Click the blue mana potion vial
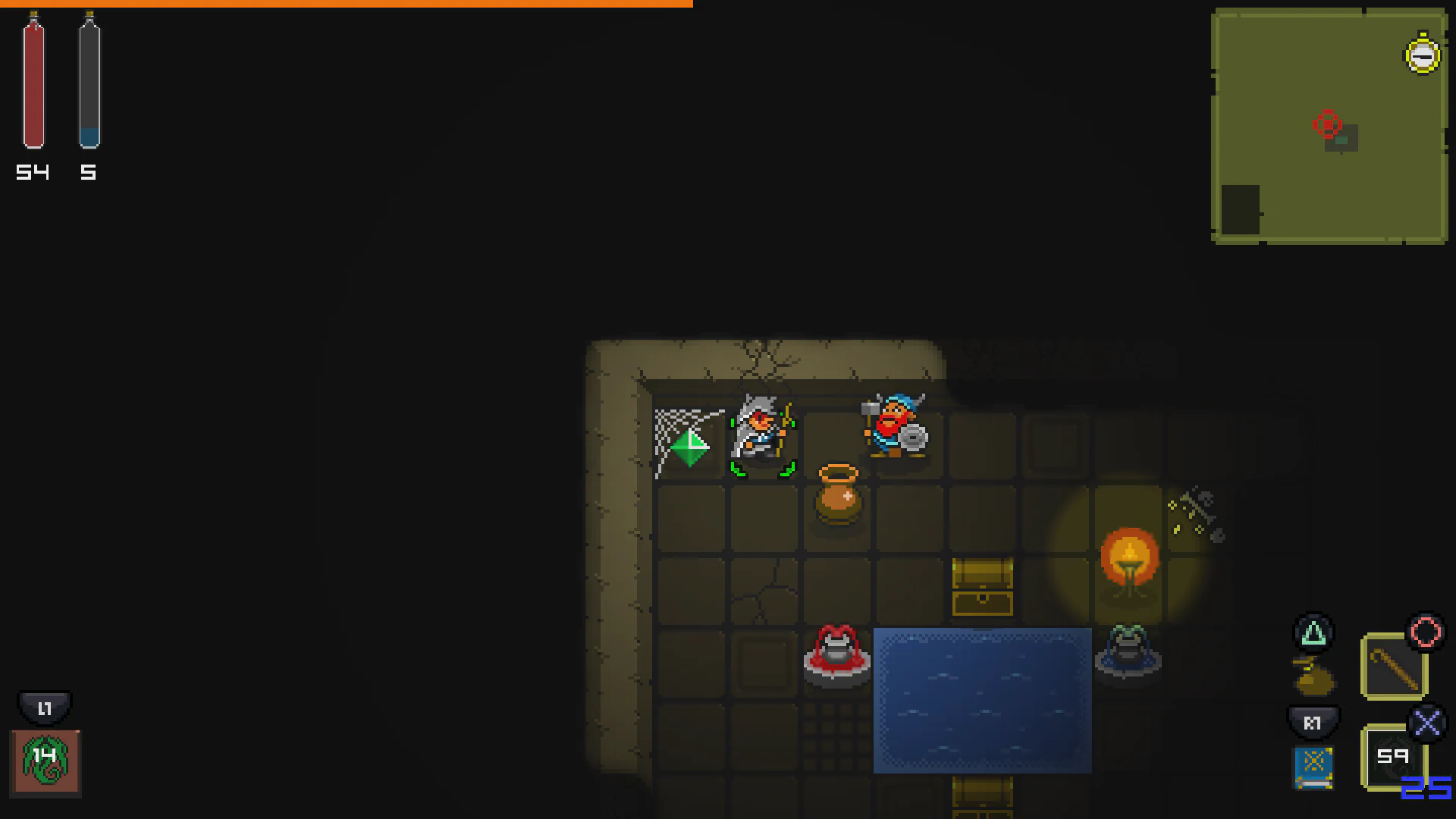Screen dimensions: 1456x819 [88, 83]
